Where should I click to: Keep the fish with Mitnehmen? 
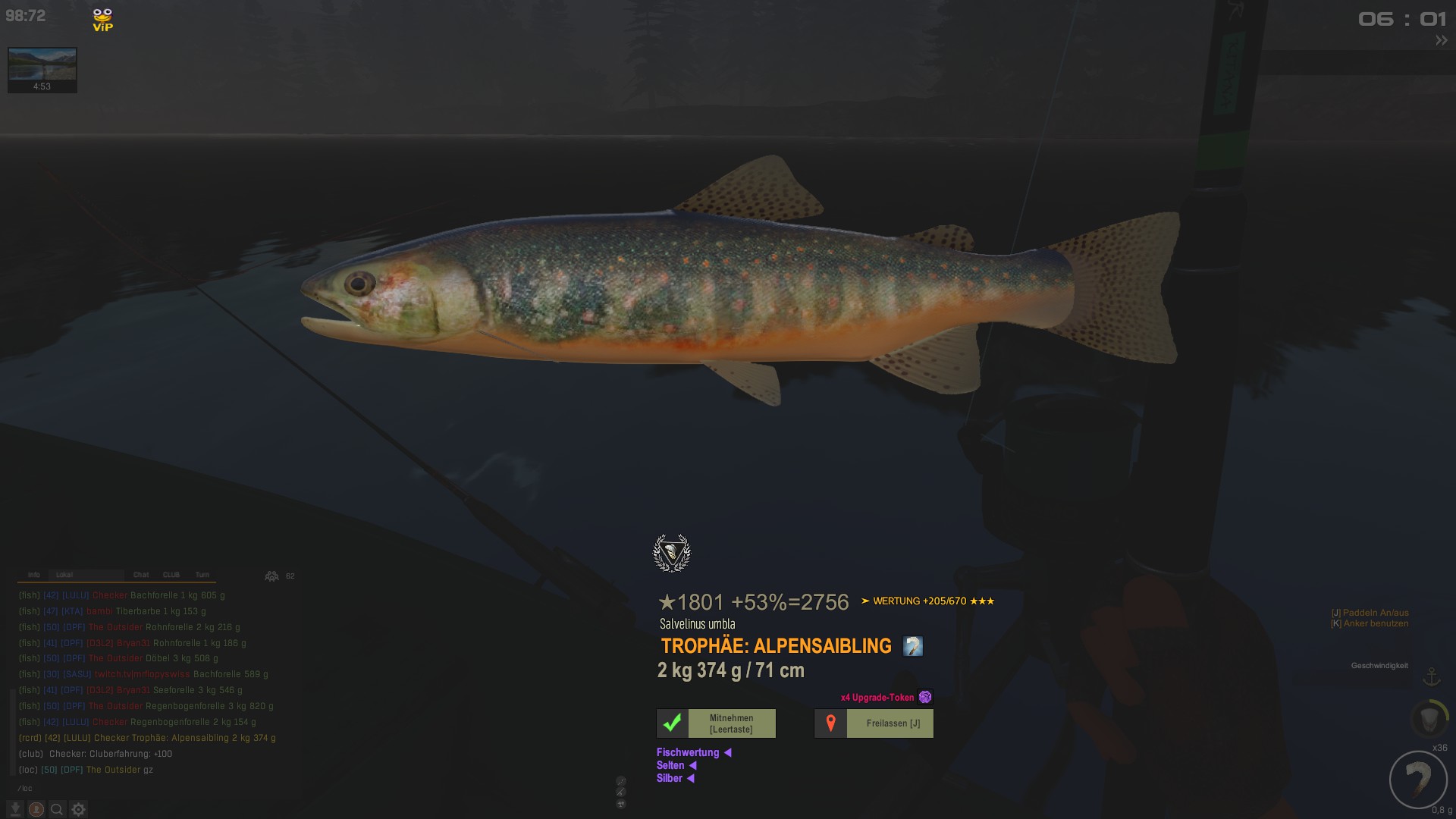point(716,723)
